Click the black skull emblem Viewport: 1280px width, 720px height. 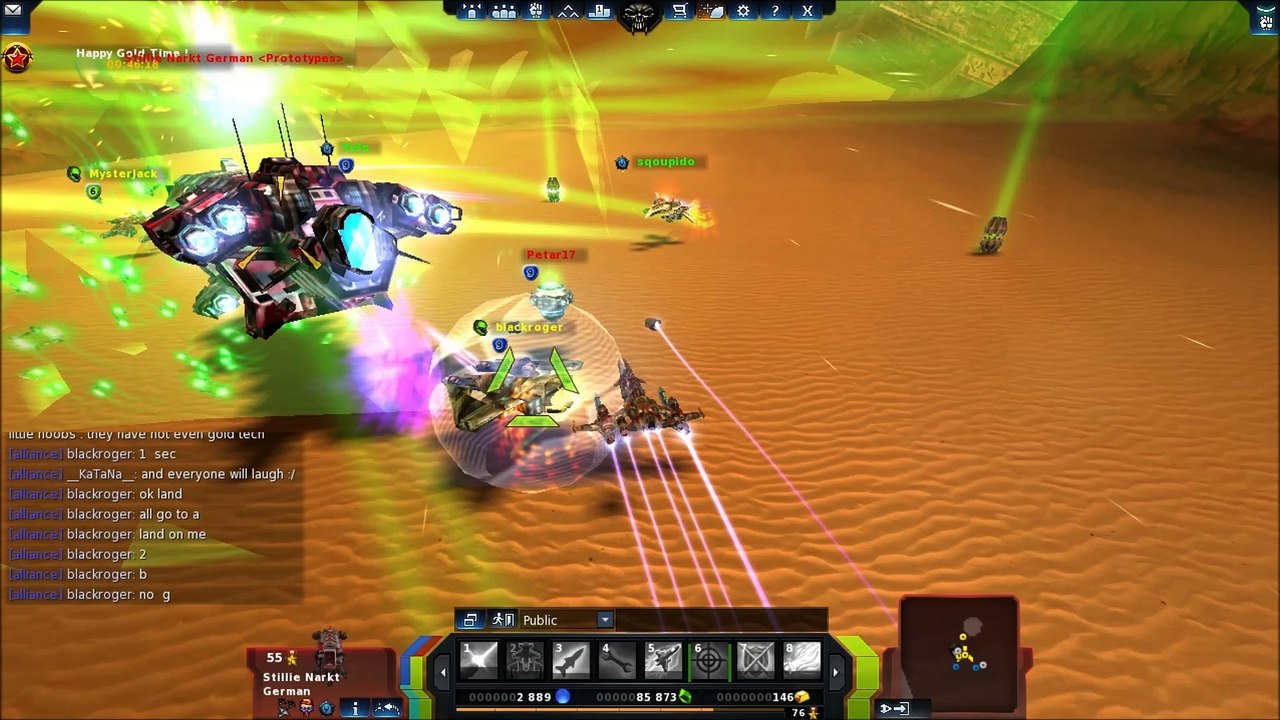(x=640, y=16)
